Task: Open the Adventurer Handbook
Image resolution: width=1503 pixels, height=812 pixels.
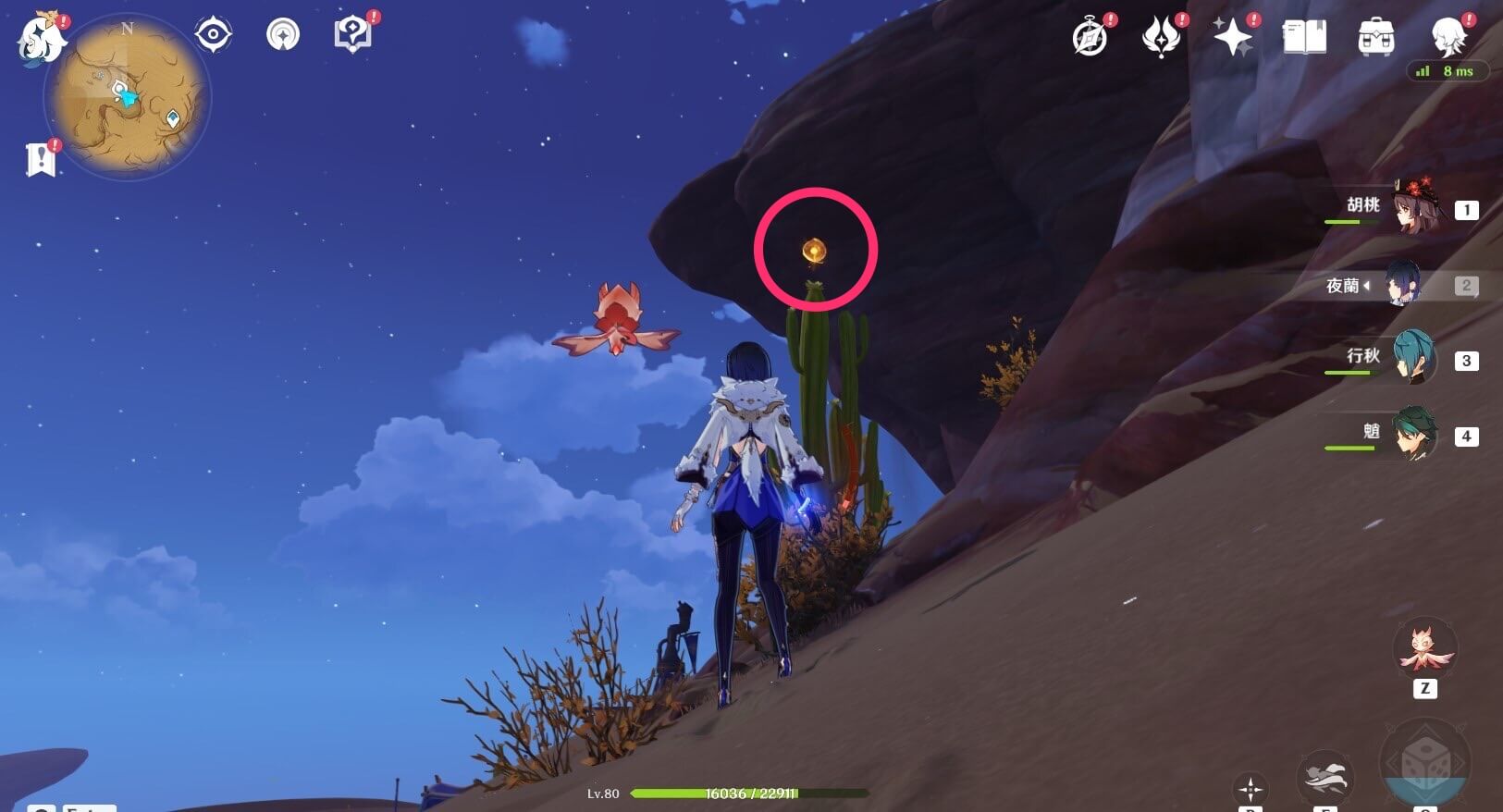Action: coord(1090,35)
